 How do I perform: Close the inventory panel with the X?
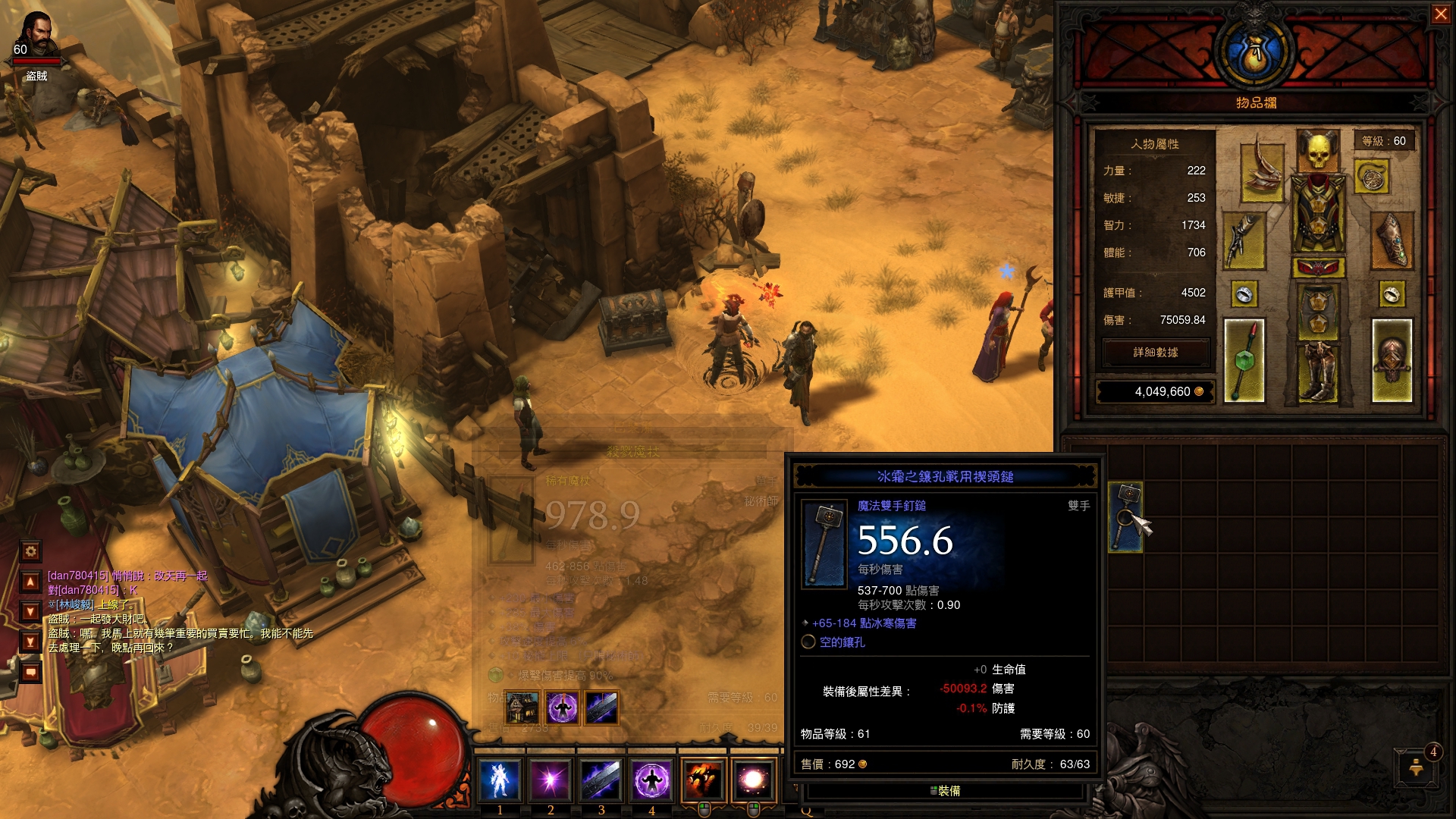[x=1440, y=14]
